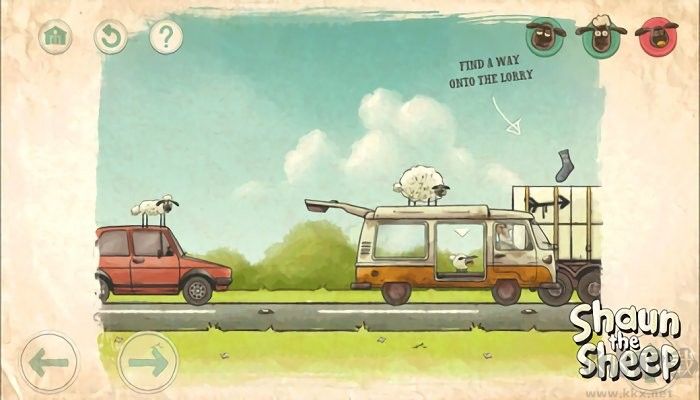Tap the move left arrow button
This screenshot has width=700, height=400.
(48, 361)
